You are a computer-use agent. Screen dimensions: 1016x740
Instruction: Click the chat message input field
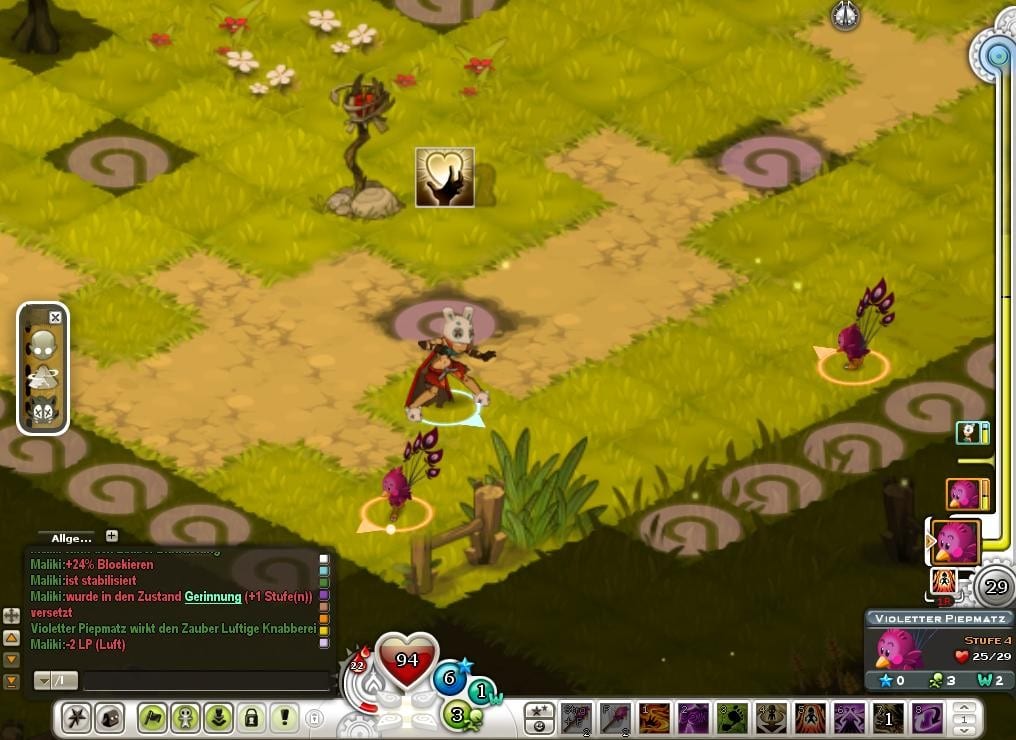point(205,681)
